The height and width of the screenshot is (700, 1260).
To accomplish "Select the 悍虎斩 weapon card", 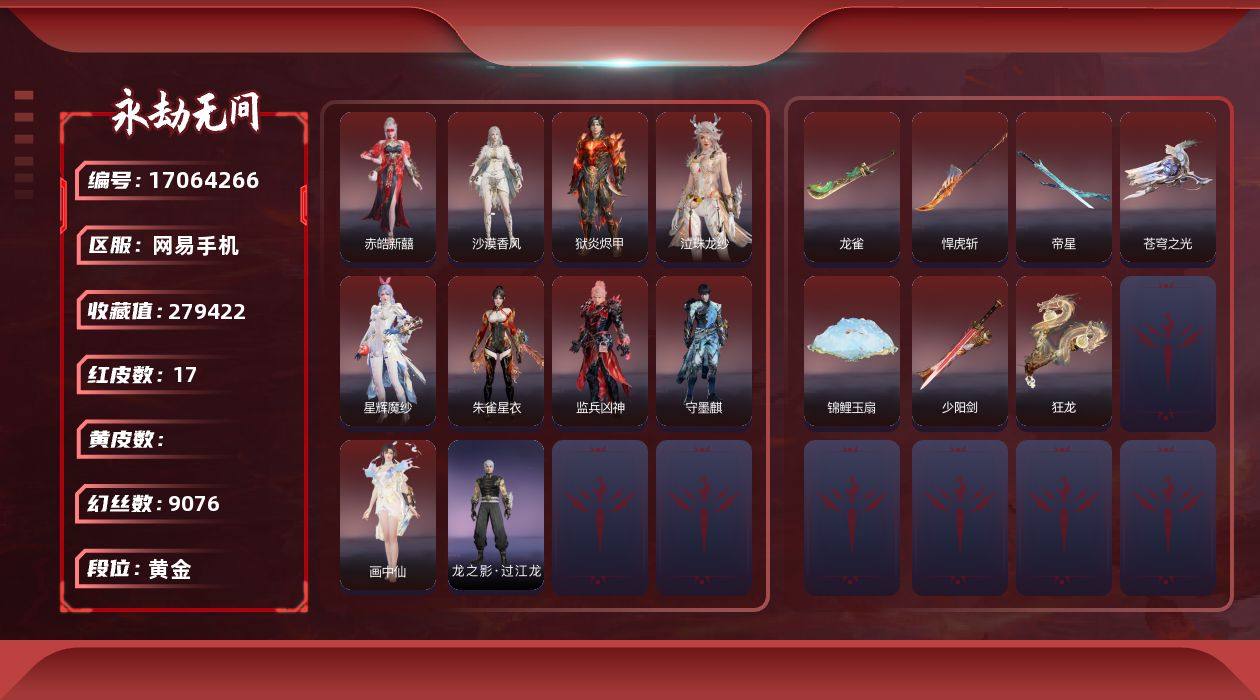I will point(960,187).
